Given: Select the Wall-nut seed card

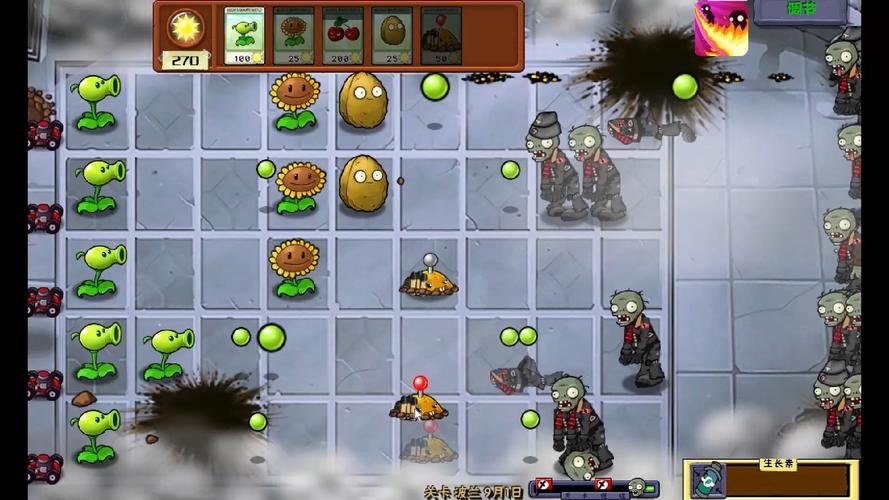Looking at the screenshot, I should point(392,37).
